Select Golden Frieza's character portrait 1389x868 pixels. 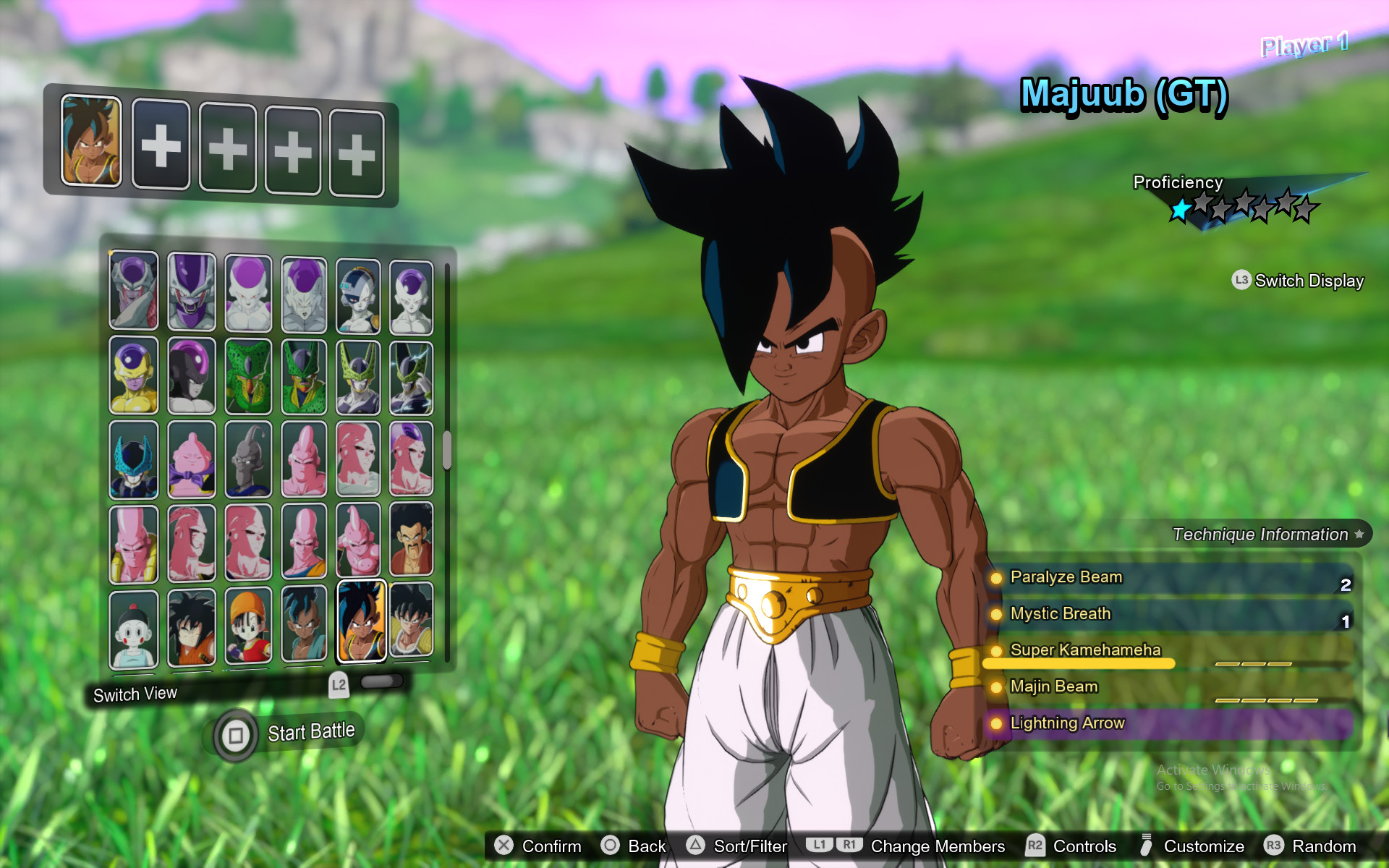click(x=134, y=376)
